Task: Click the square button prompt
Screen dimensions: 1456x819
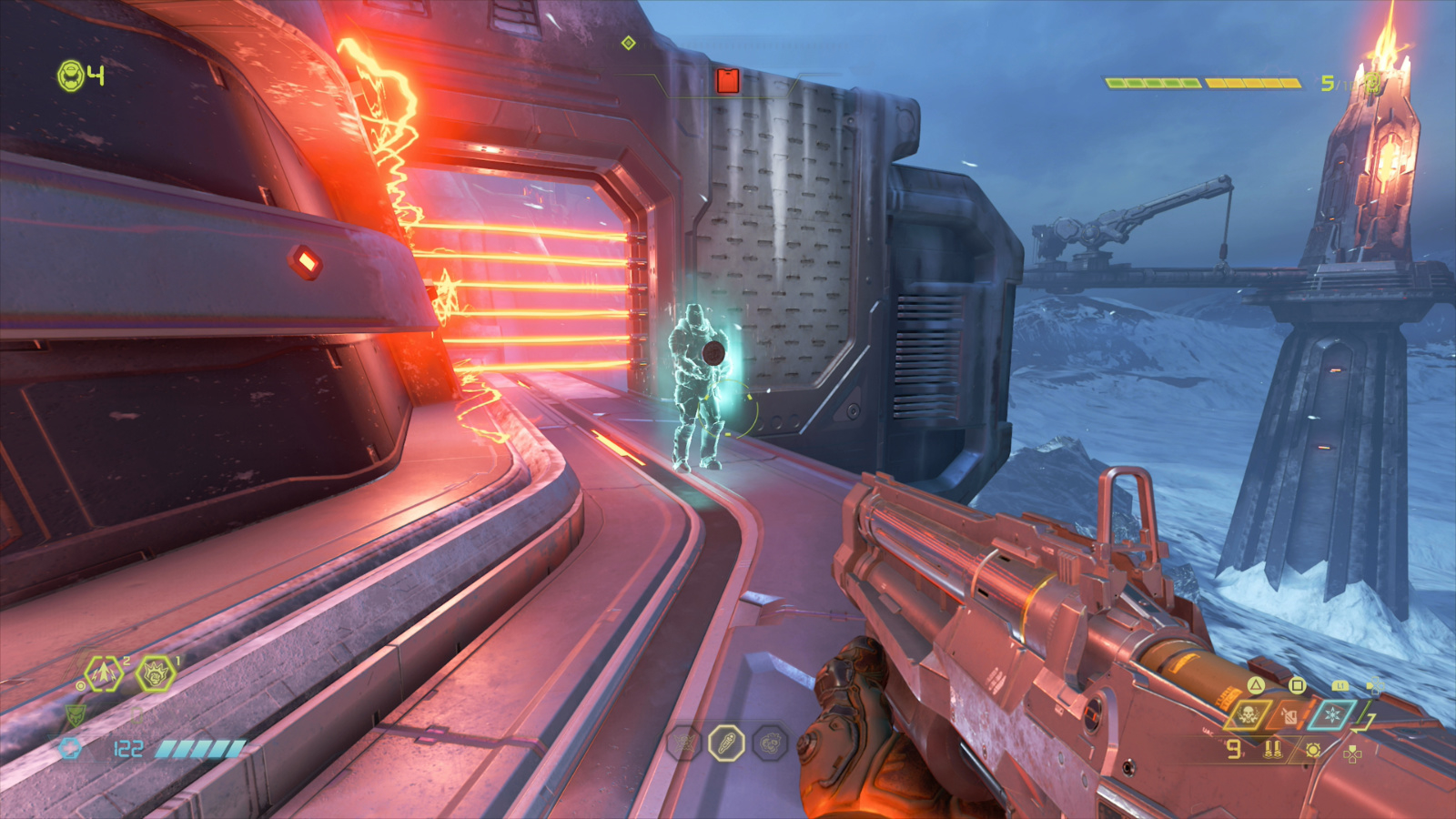Action: coord(1297,686)
